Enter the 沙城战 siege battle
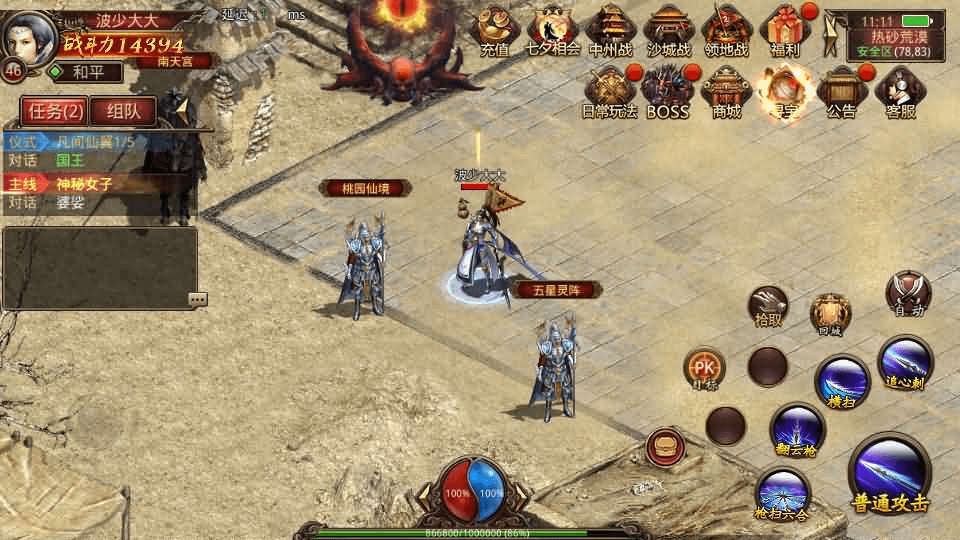 668,31
